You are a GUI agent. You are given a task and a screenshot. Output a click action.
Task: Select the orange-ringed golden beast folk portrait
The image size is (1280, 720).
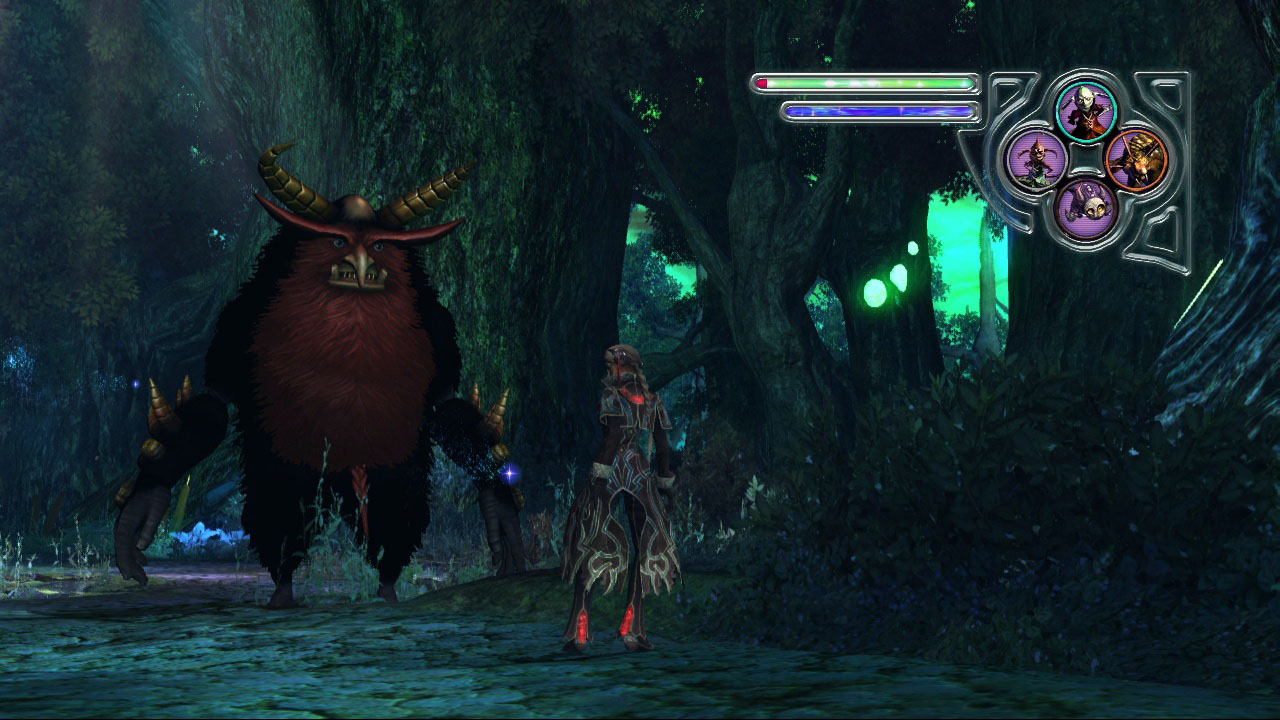[1136, 159]
